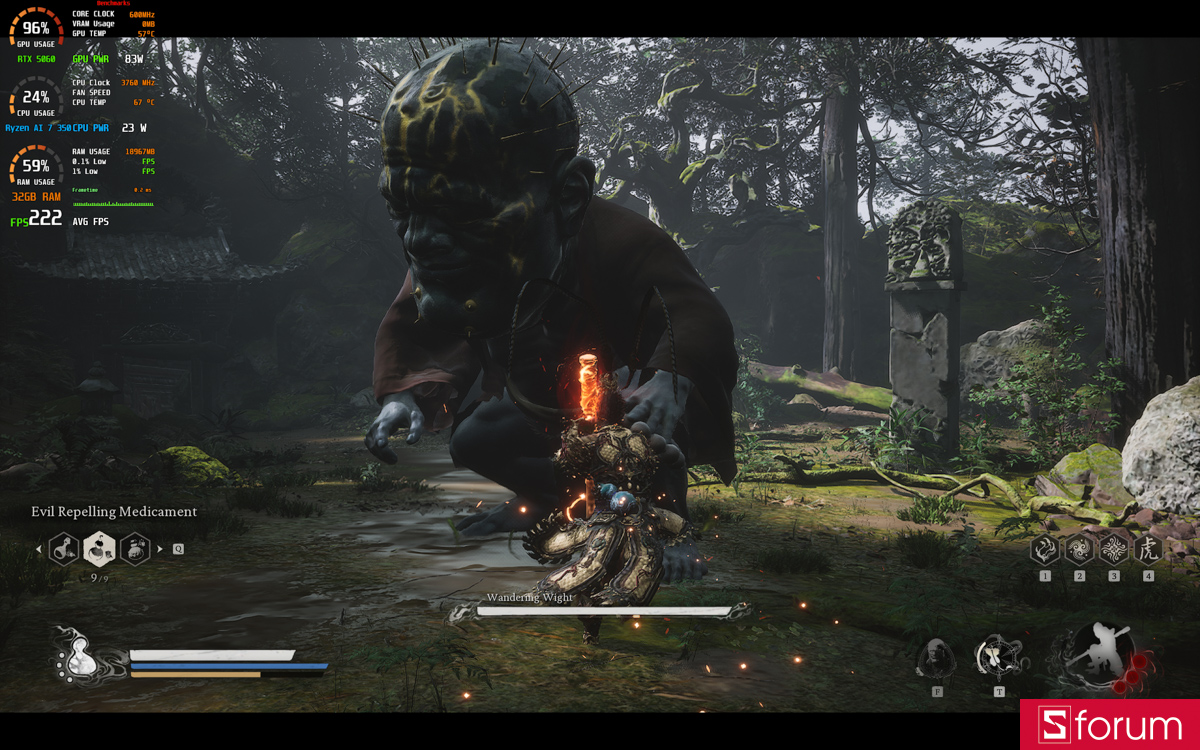
Task: Cycle quick items with the left arrow
Action: click(x=39, y=549)
